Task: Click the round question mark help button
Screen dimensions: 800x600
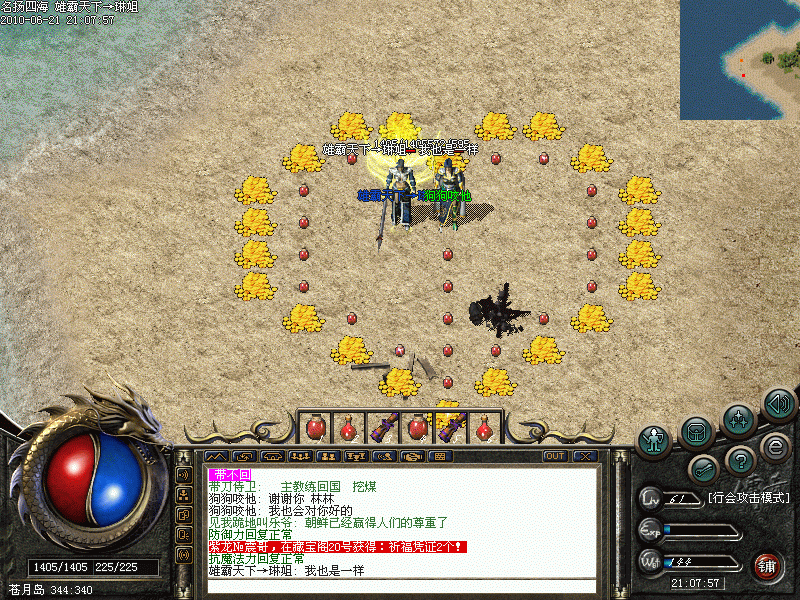Action: (739, 461)
